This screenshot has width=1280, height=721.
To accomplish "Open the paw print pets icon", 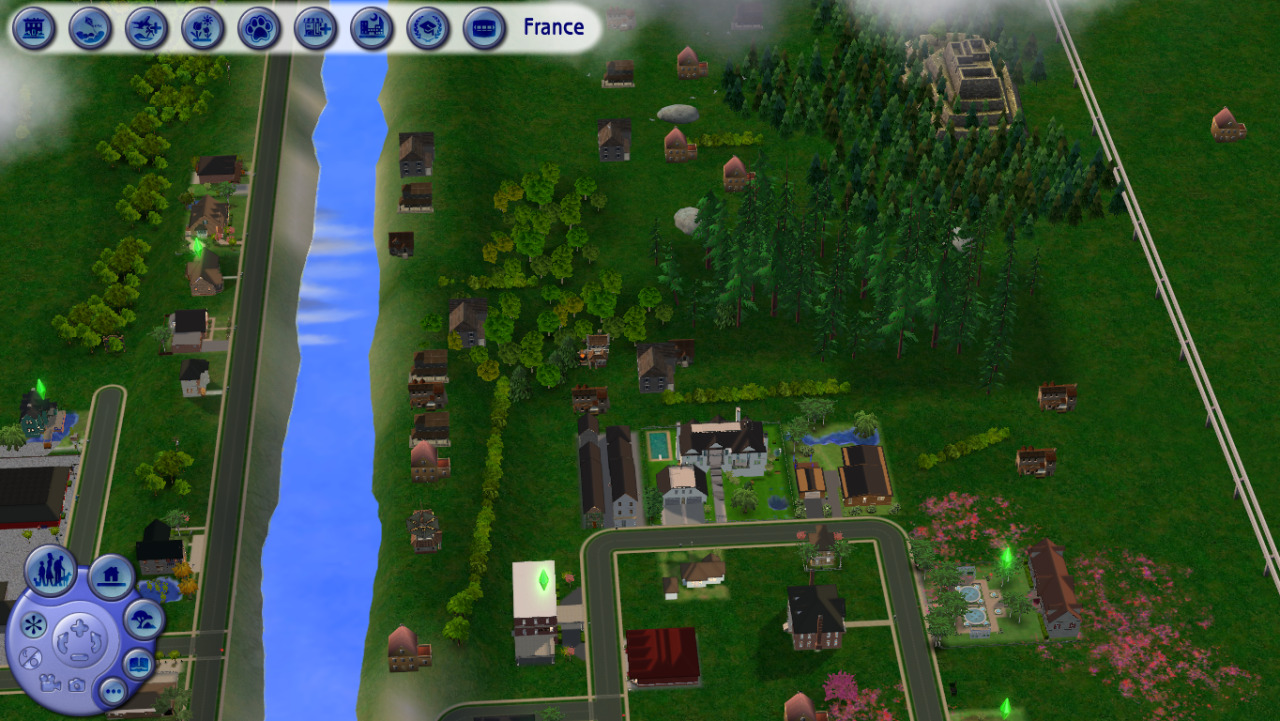I will [259, 28].
